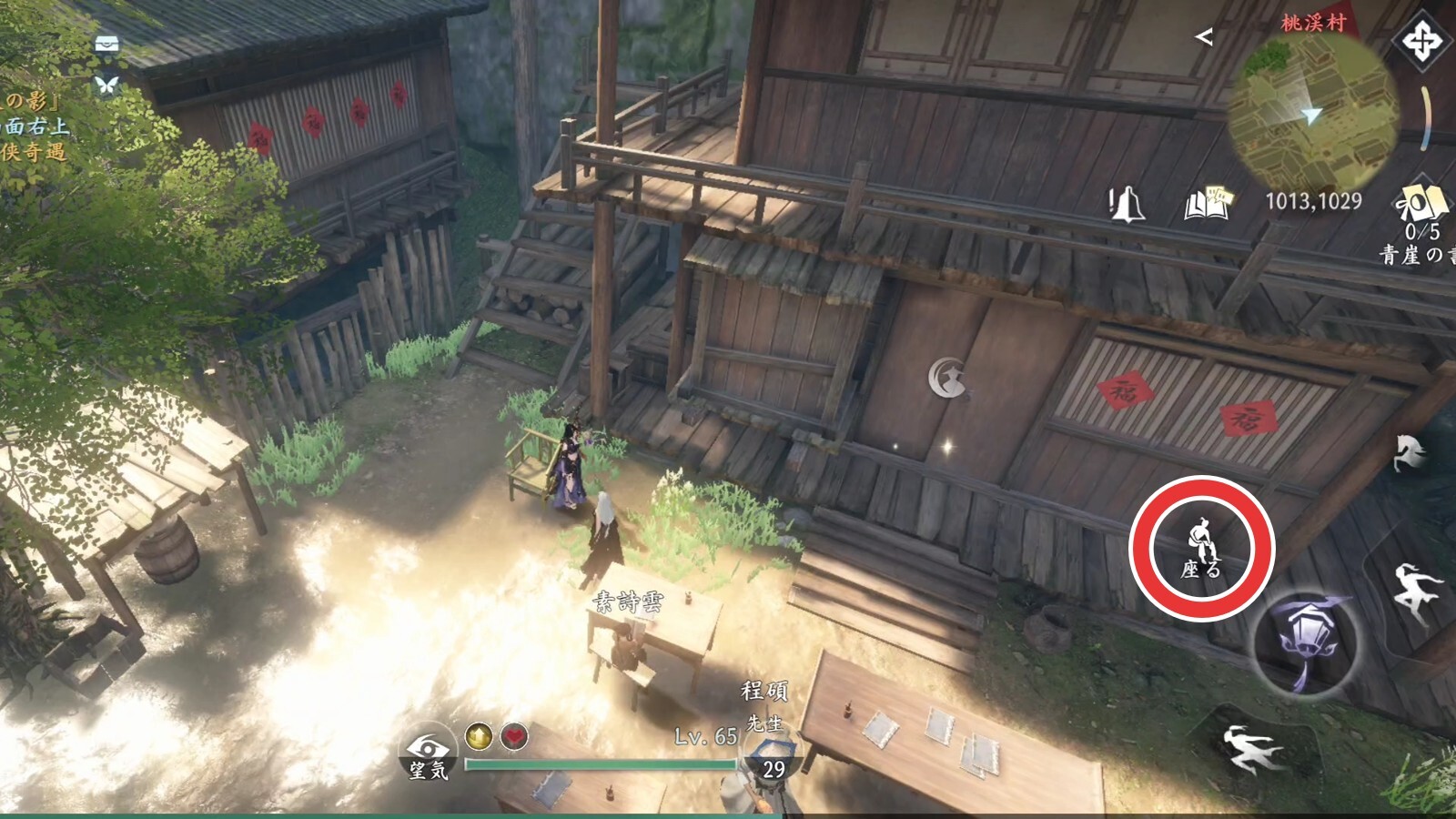Screen dimensions: 1456x819
Task: Open the book journal icon
Action: point(1207,205)
